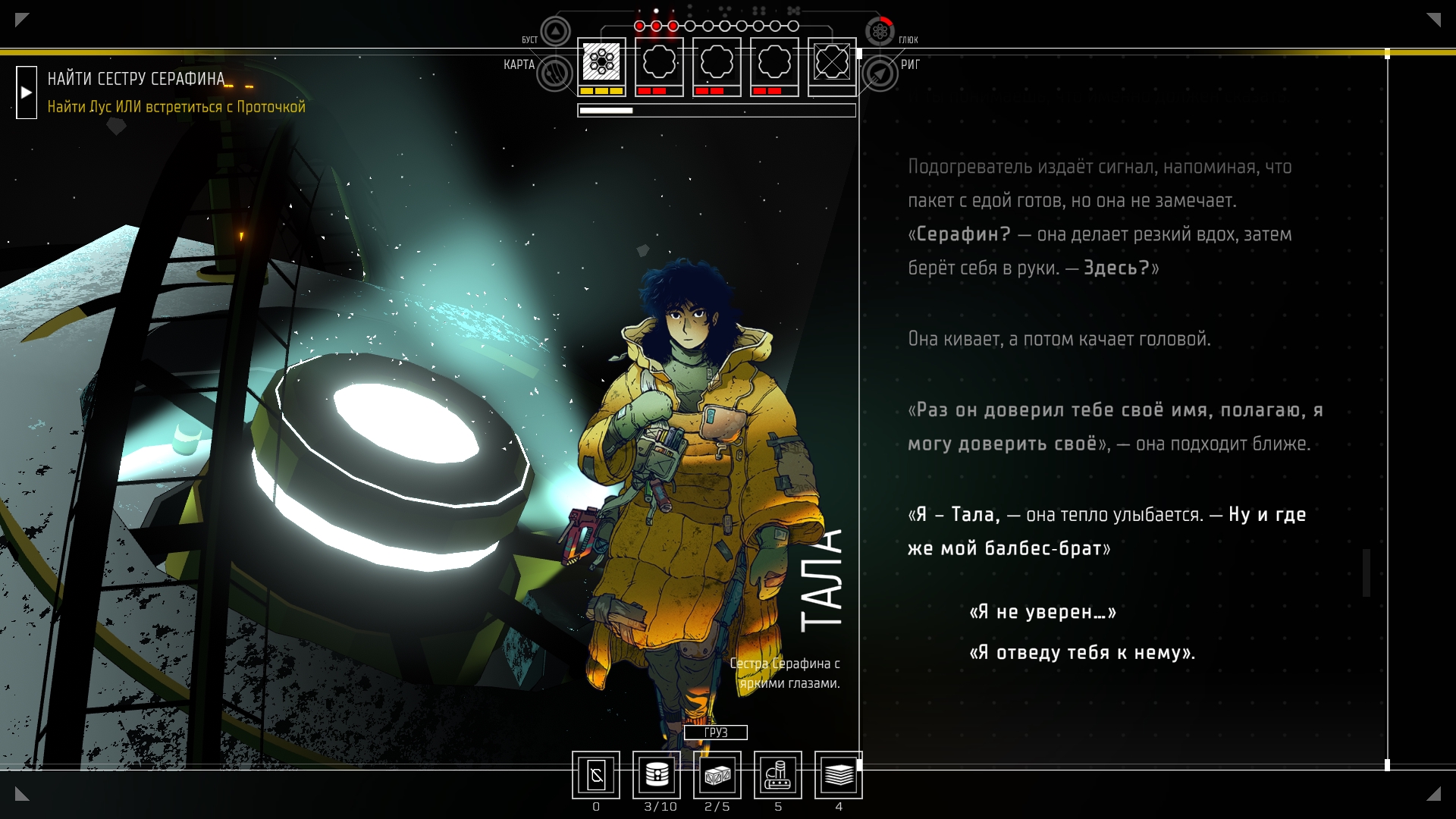The height and width of the screenshot is (819, 1456).
Task: Select the six-pip die with yellow bars
Action: point(601,62)
